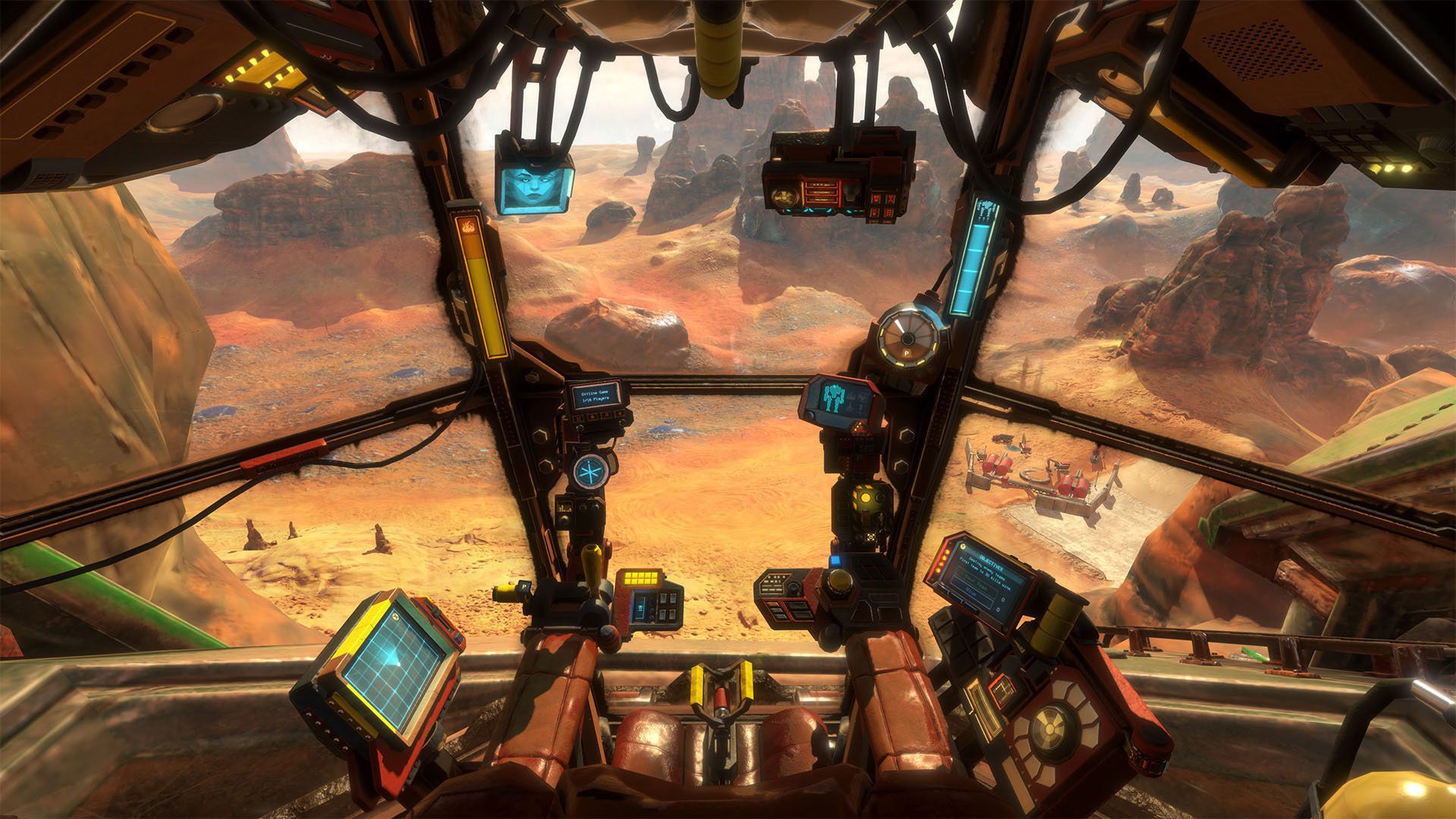Select the round P gauge dial
This screenshot has height=819, width=1456.
pos(906,334)
